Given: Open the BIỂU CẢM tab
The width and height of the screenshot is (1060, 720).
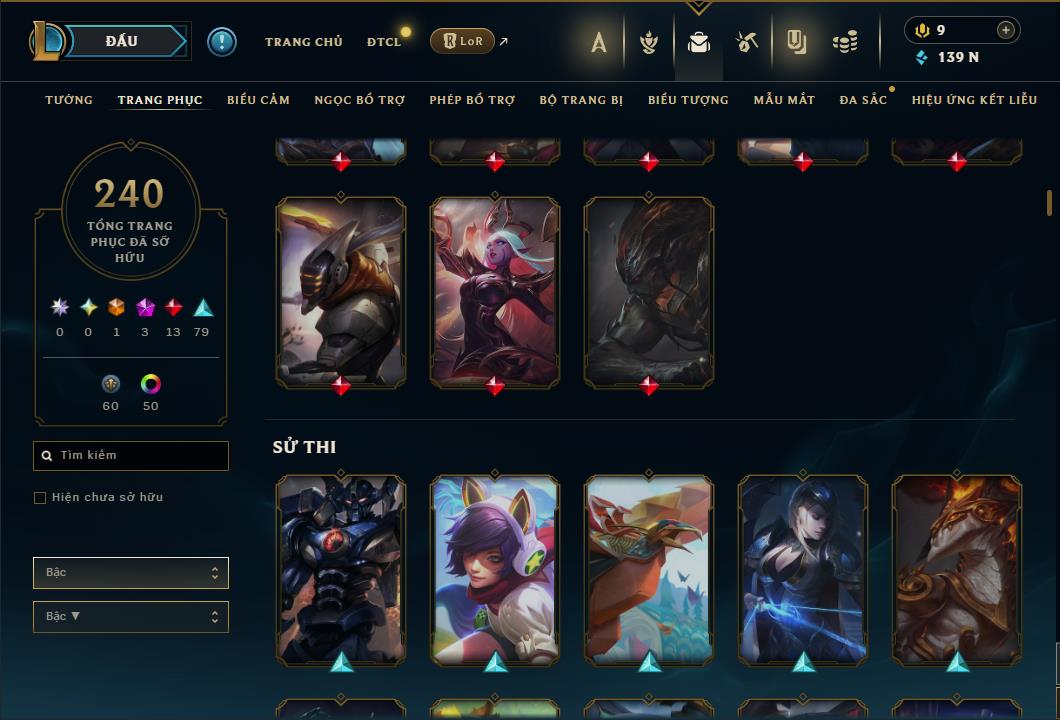Looking at the screenshot, I should pos(258,100).
